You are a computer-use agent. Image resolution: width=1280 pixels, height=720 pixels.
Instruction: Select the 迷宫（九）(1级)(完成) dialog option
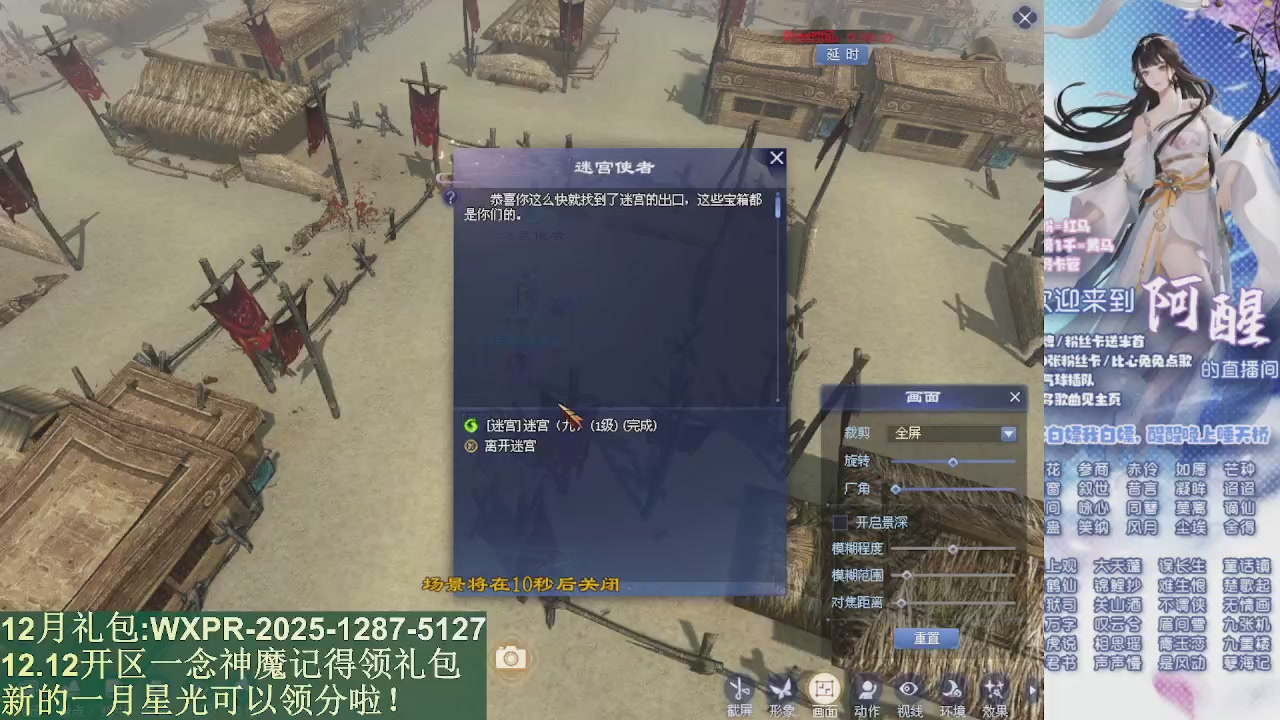click(570, 425)
